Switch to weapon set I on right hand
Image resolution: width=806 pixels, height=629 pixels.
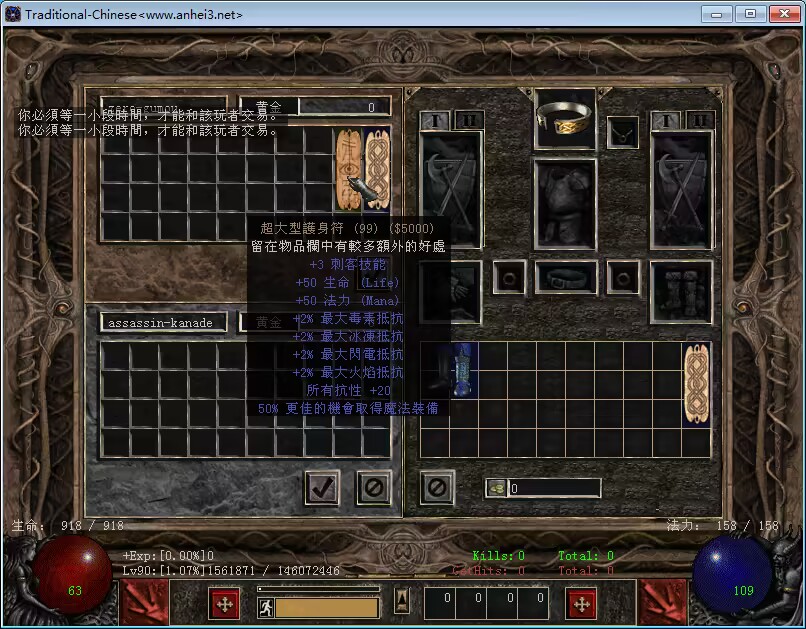666,120
